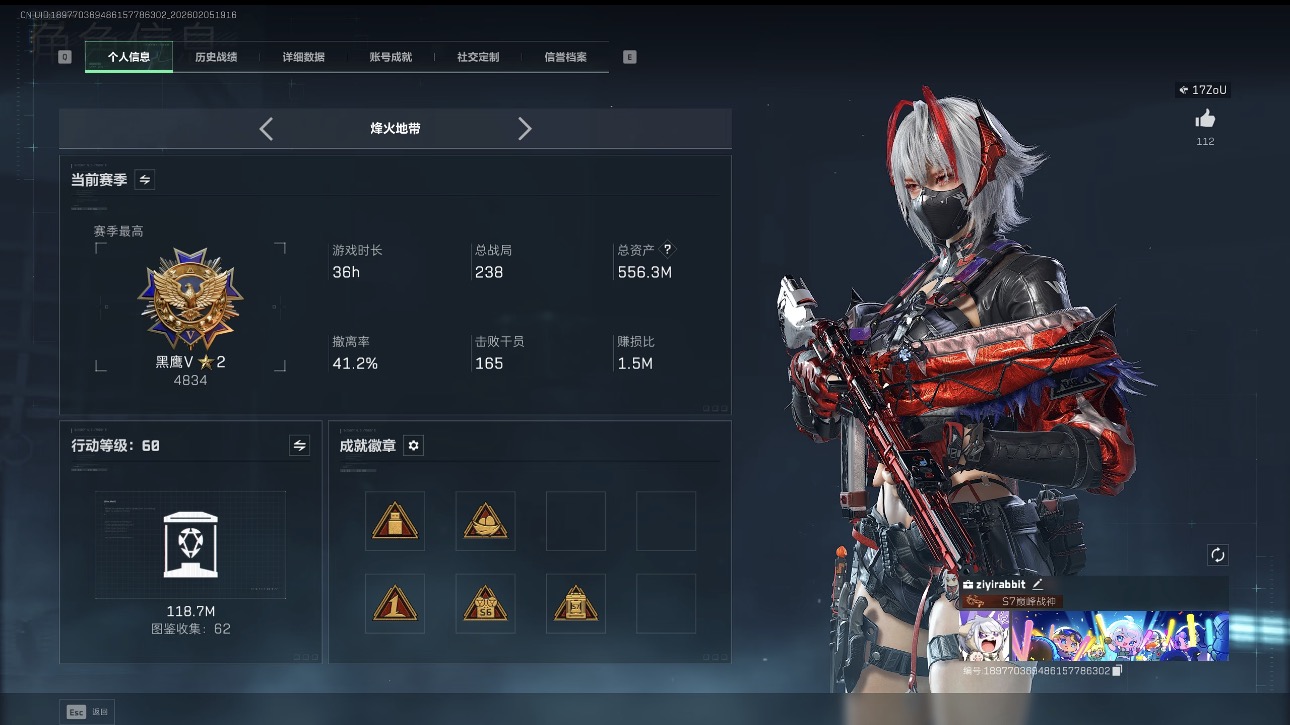Viewport: 1290px width, 725px height.
Task: Select the S6 achievement badge
Action: (x=485, y=604)
